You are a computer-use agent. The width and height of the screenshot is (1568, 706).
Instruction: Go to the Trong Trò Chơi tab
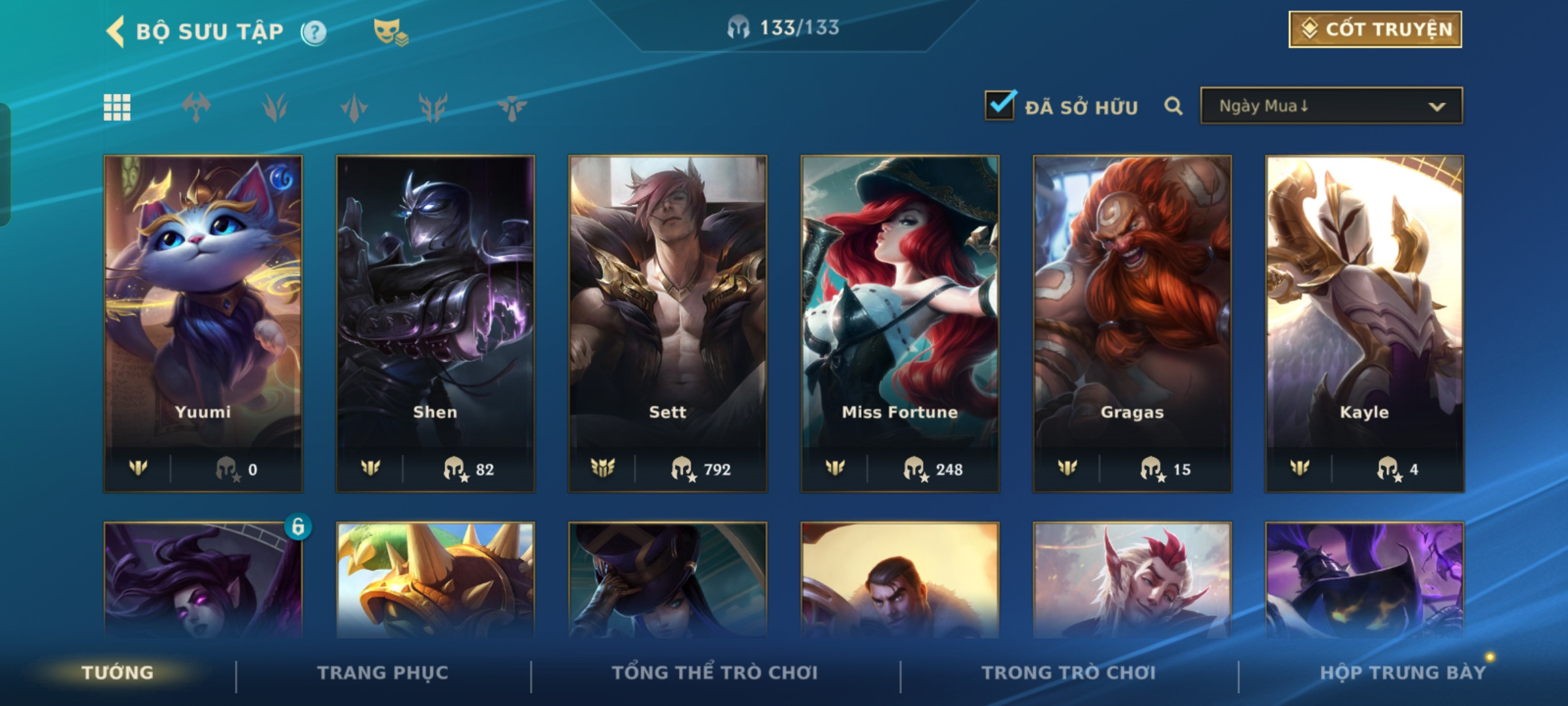click(x=1069, y=673)
